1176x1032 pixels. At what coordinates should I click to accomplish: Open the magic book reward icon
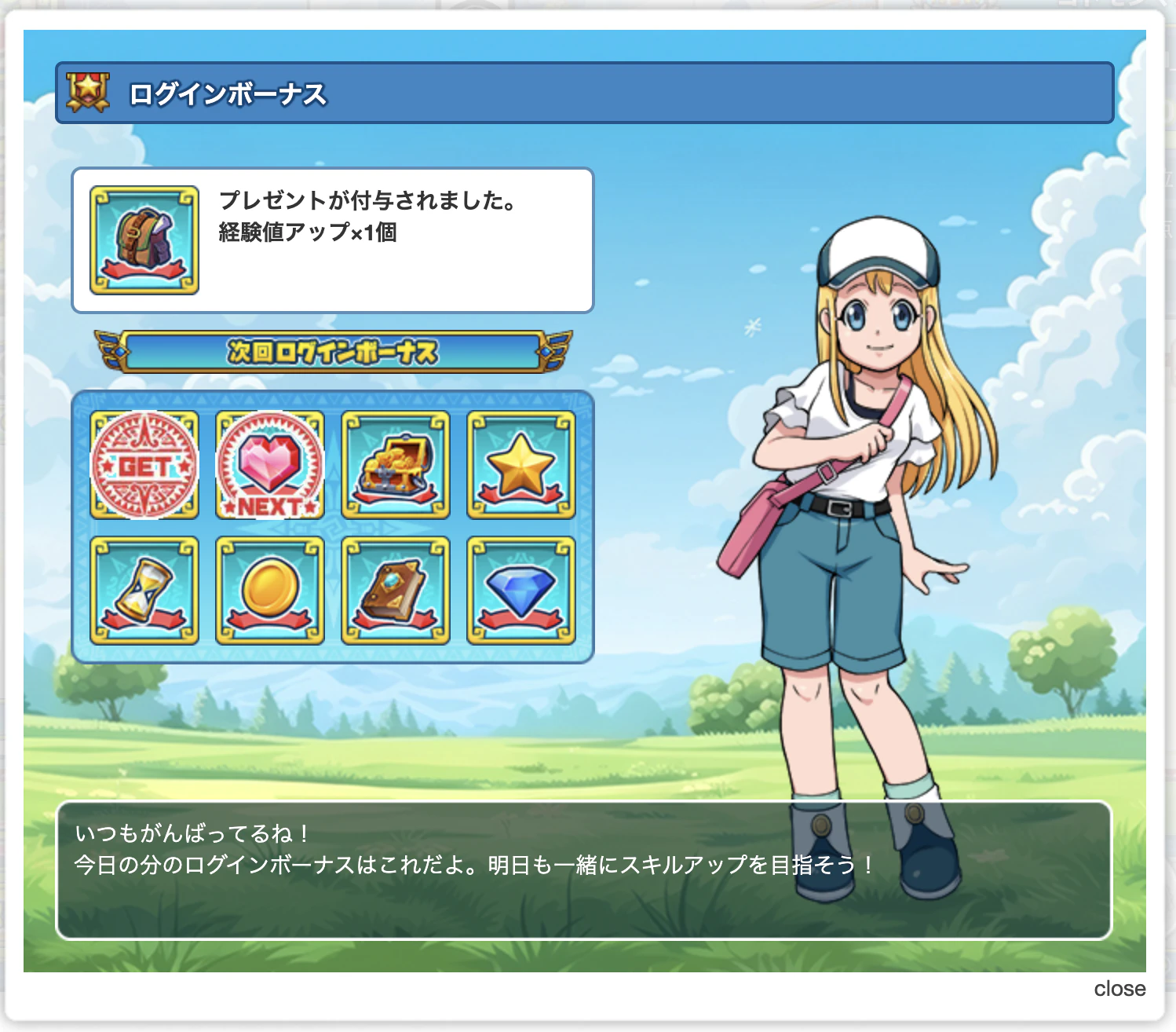[396, 591]
